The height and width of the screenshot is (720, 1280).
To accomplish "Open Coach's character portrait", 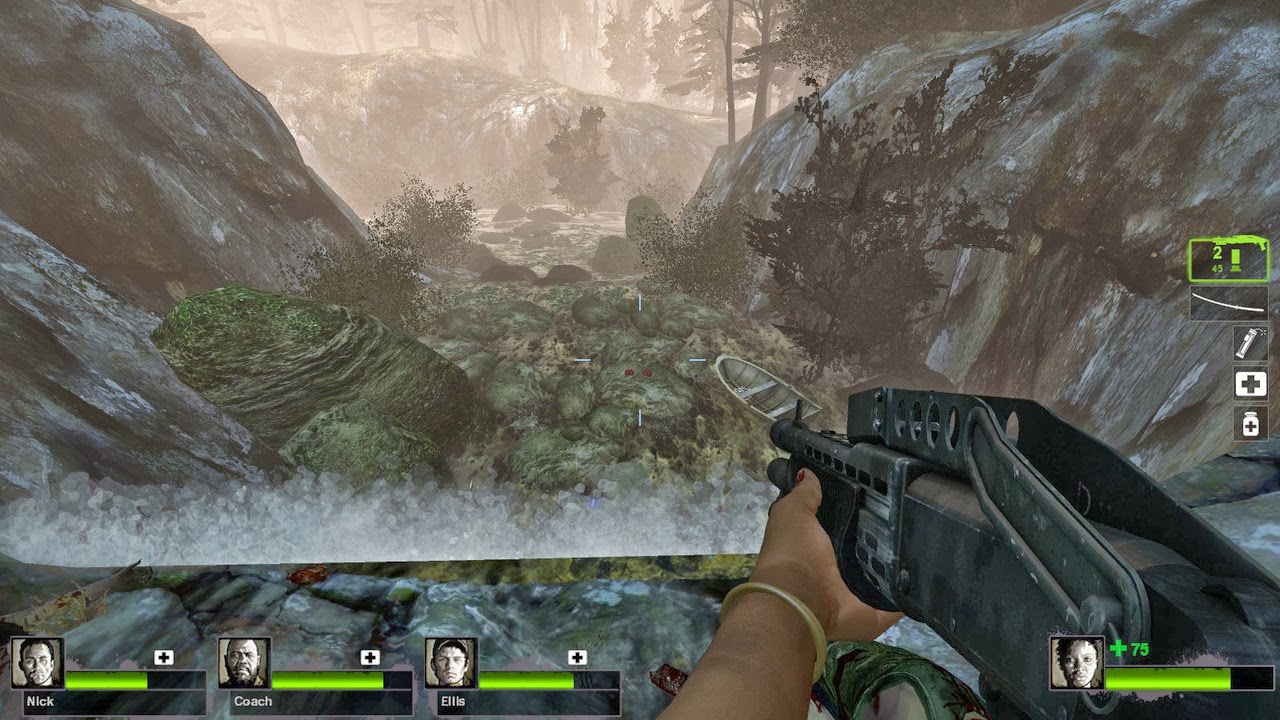I will pos(245,665).
